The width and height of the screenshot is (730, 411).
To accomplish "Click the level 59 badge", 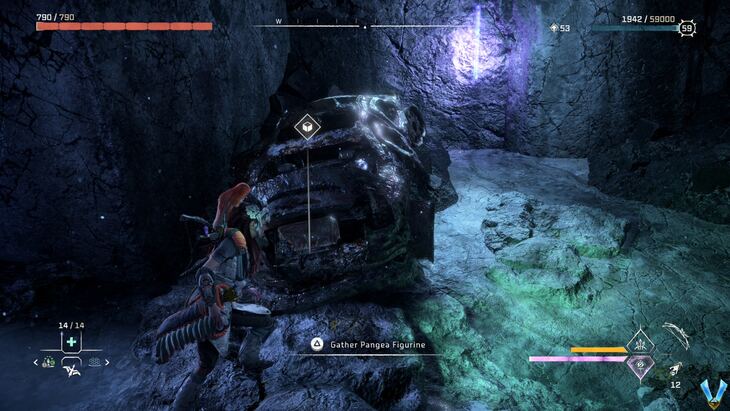I will coord(687,28).
